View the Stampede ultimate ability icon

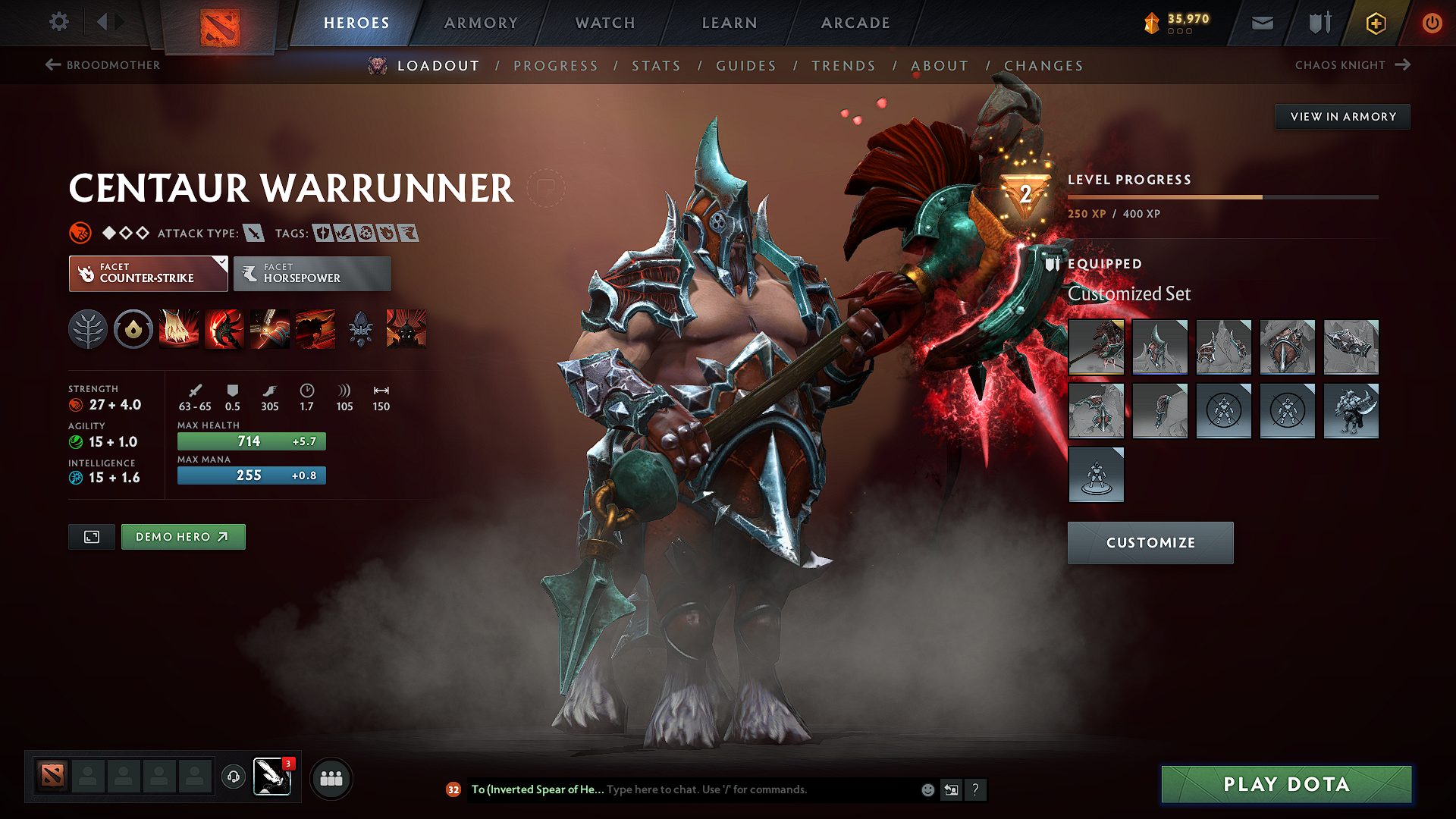(x=315, y=329)
